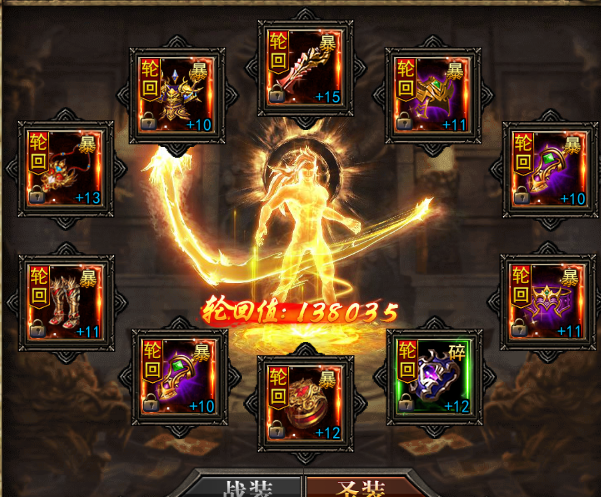The image size is (601, 497).
Task: Select the red belt +12 slot
Action: [x=304, y=400]
